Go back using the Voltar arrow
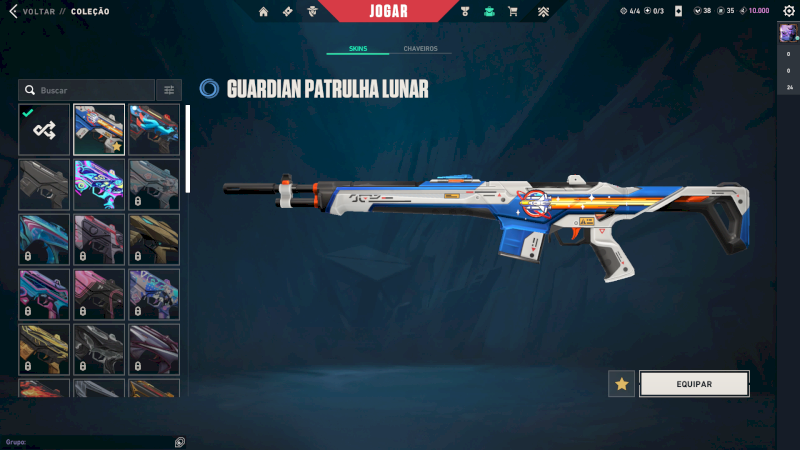Viewport: 800px width, 450px height. click(x=13, y=11)
